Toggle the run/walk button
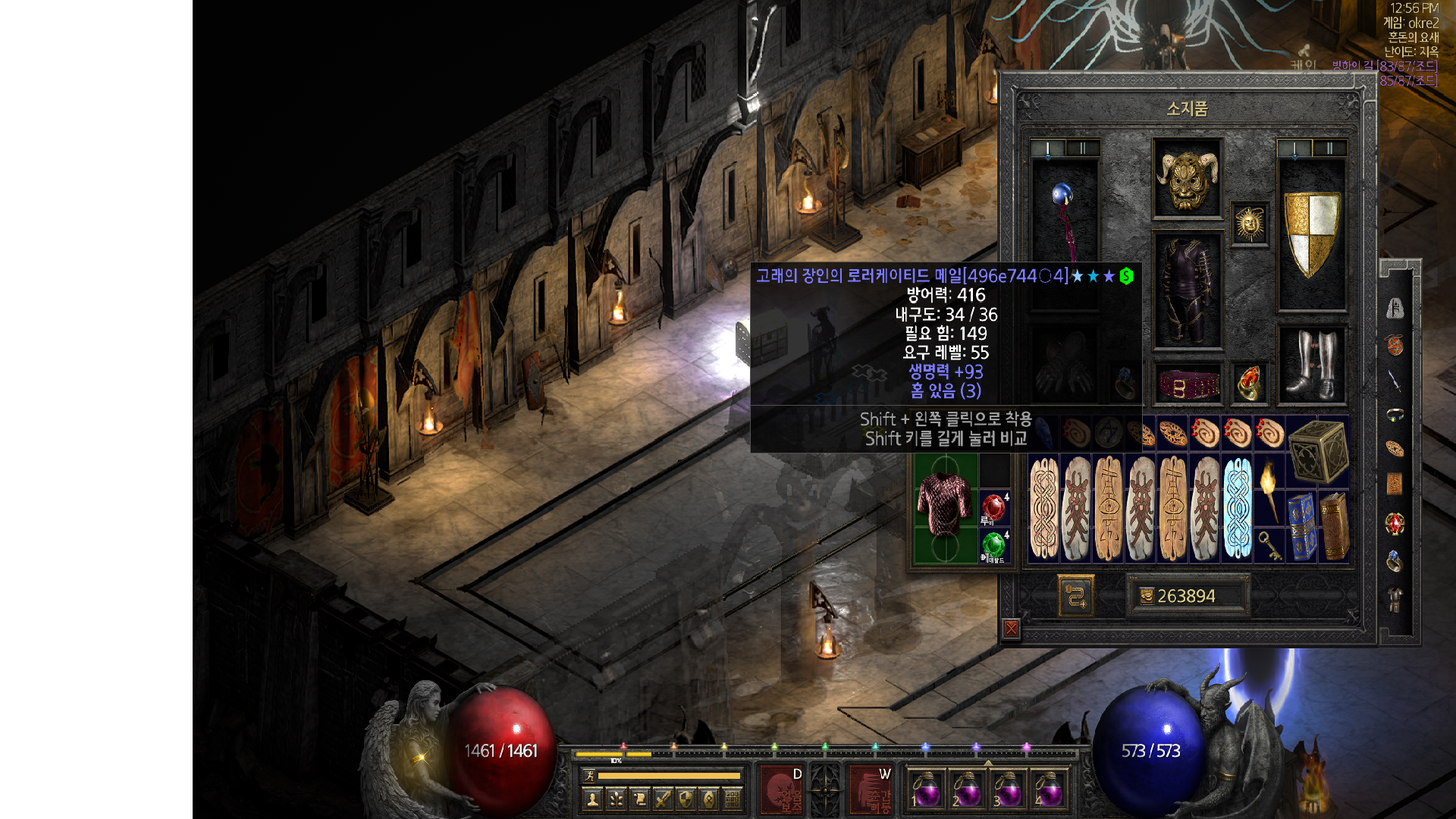The width and height of the screenshot is (1456, 819). click(x=589, y=775)
